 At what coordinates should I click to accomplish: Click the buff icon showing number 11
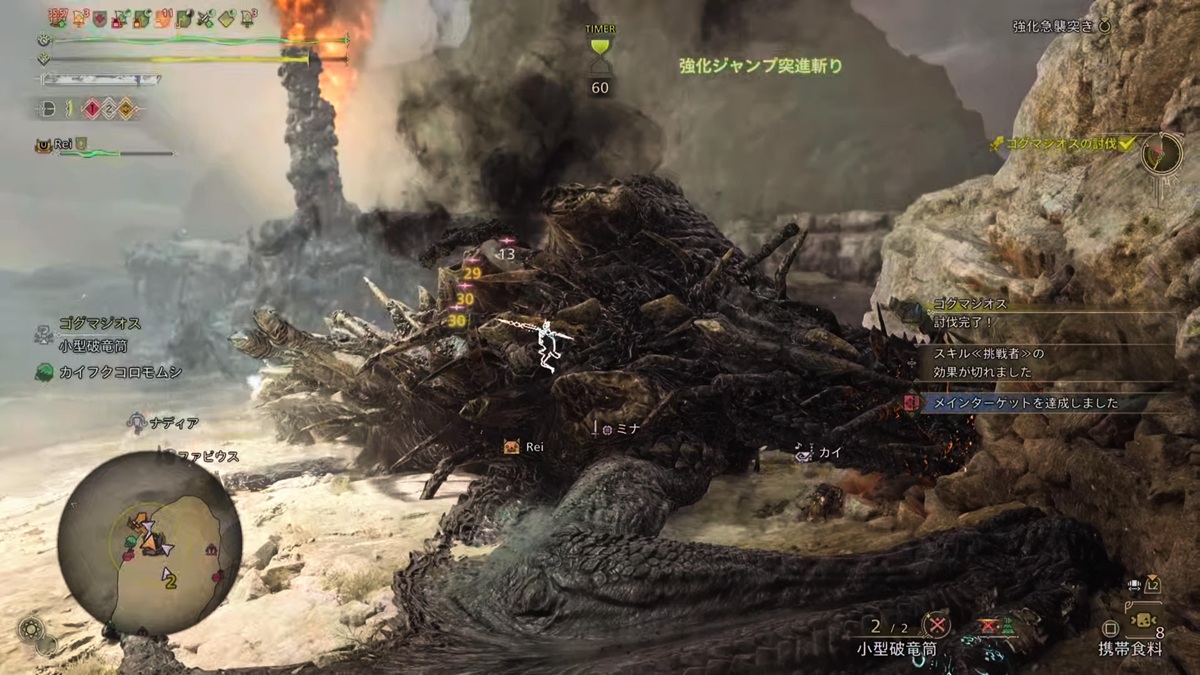[165, 18]
